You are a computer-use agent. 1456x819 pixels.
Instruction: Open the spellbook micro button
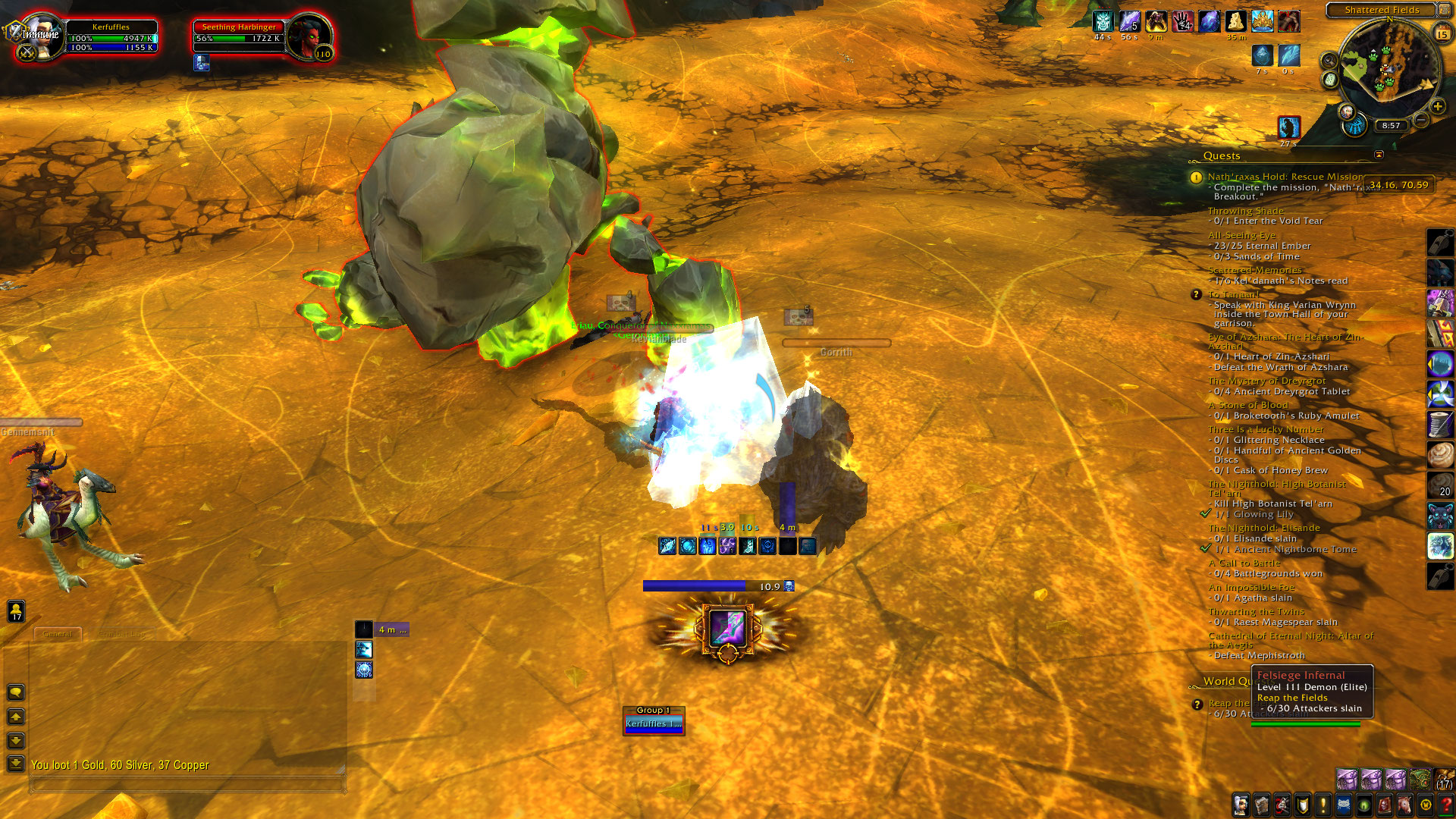pyautogui.click(x=1261, y=805)
